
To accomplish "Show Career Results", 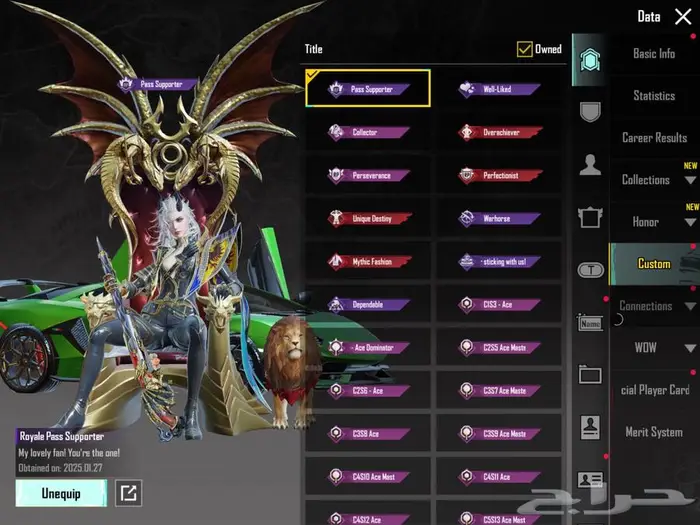I will tap(654, 138).
